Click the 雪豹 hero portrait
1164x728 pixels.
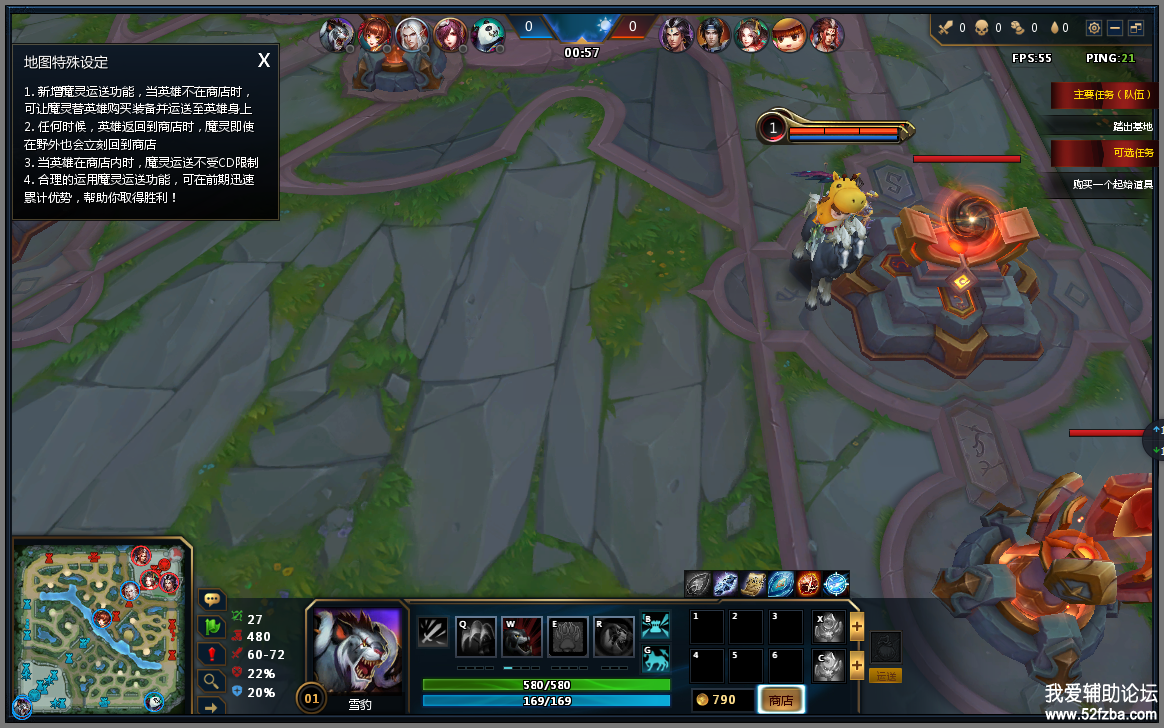[x=357, y=651]
